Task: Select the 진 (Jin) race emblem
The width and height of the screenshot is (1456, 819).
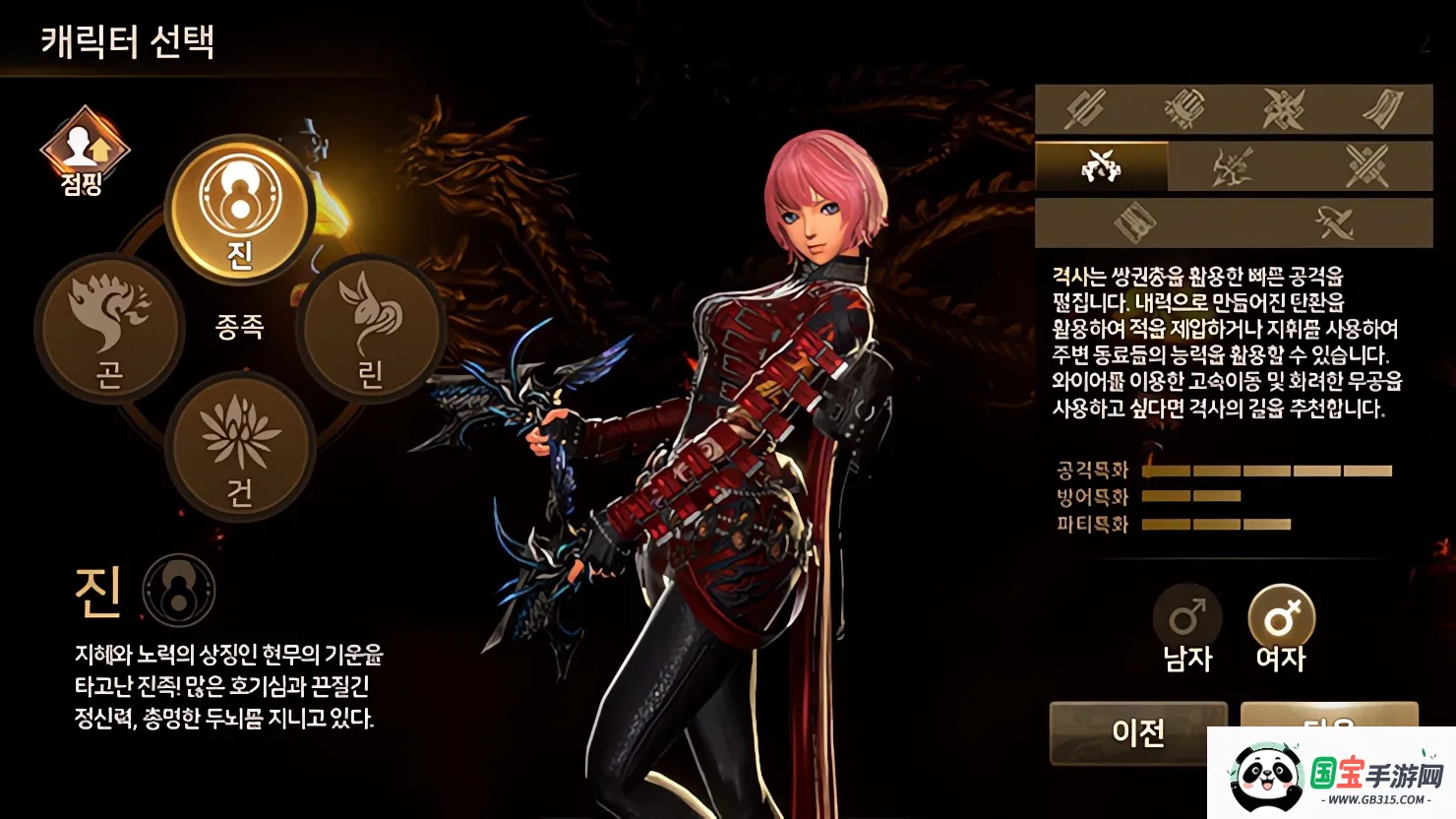Action: click(x=239, y=210)
